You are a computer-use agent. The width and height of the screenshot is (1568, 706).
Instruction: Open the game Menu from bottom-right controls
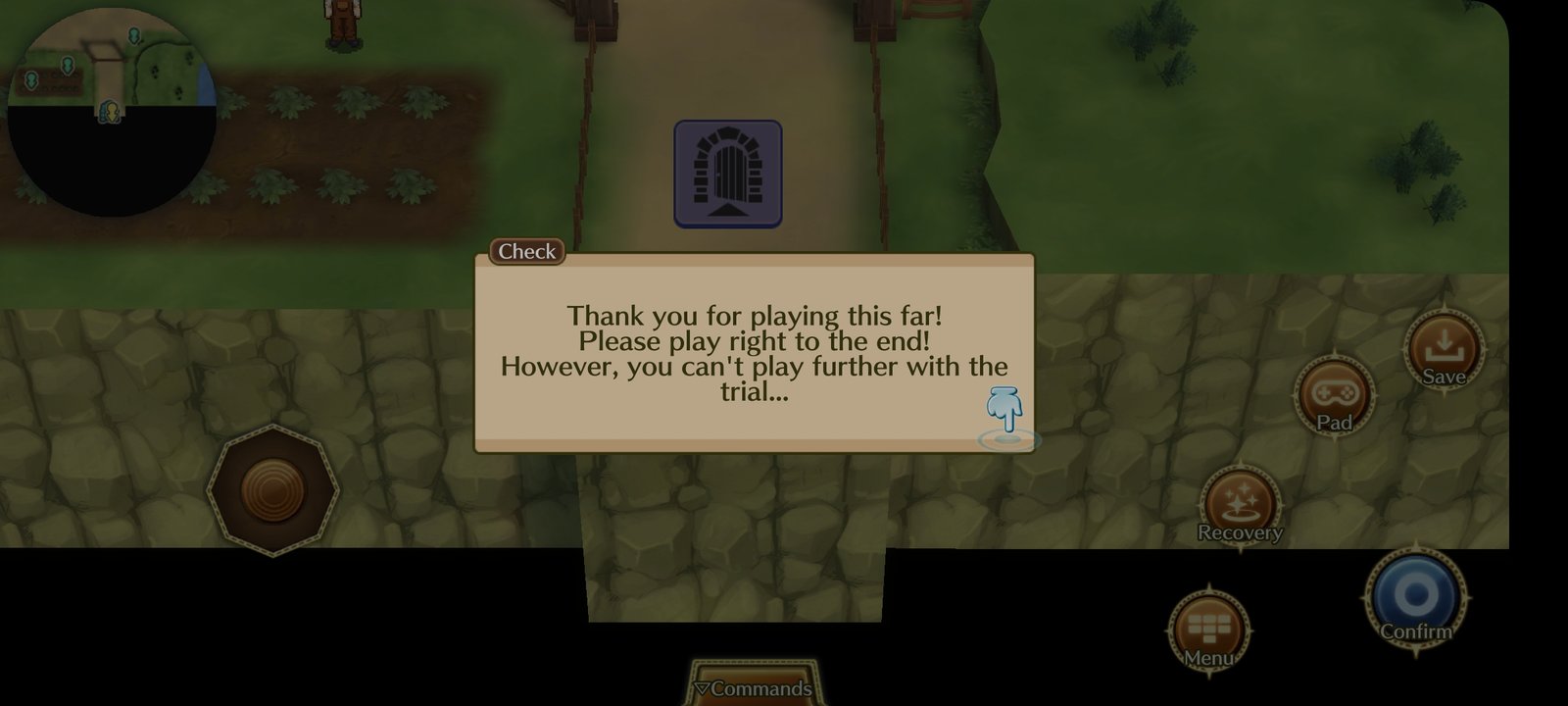point(1211,626)
